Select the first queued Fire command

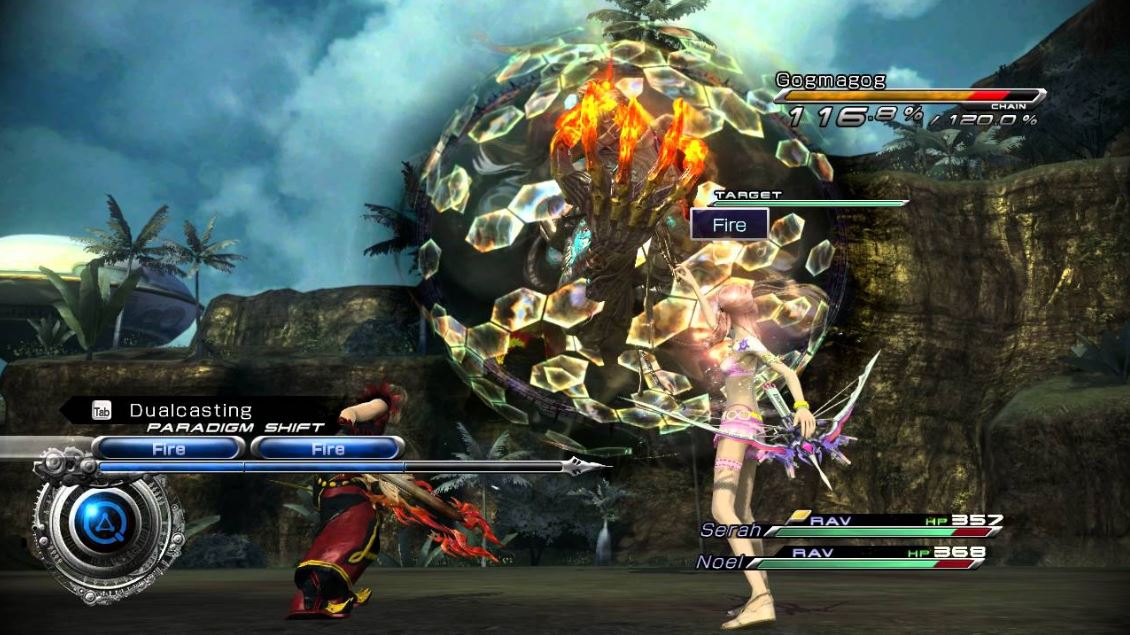point(168,449)
